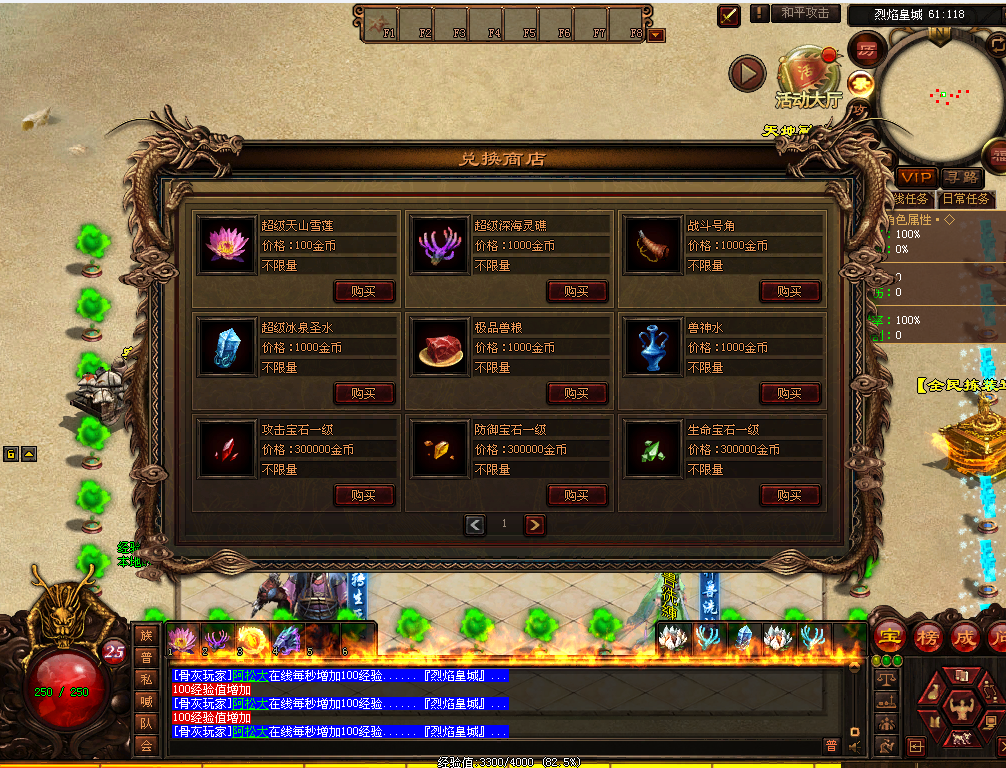Click the circular minimap
The height and width of the screenshot is (768, 1006).
tap(937, 98)
